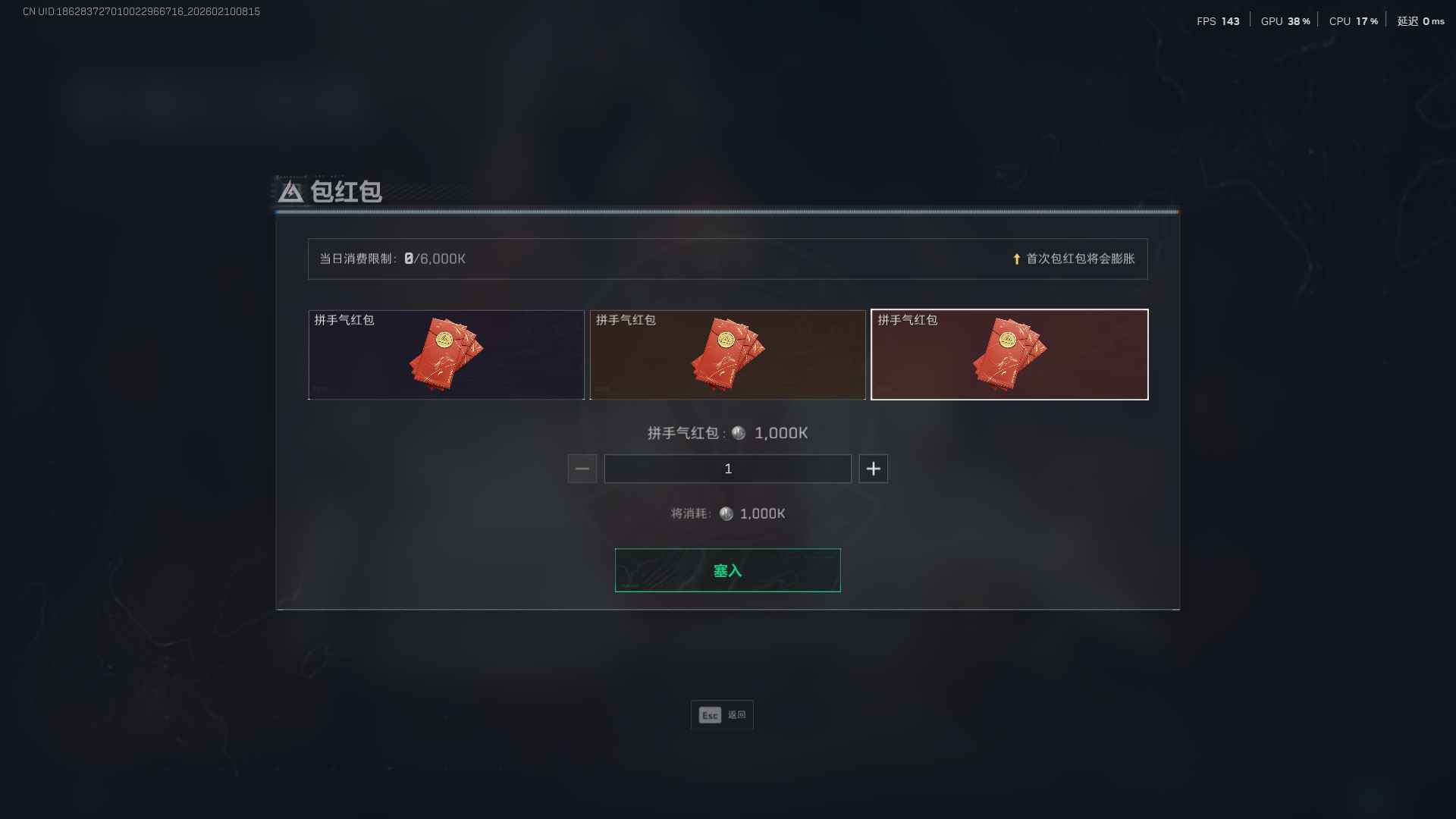This screenshot has height=819, width=1456.
Task: Click the upward arrow icon near 首次包红包将会膨胀
Action: tap(1017, 259)
